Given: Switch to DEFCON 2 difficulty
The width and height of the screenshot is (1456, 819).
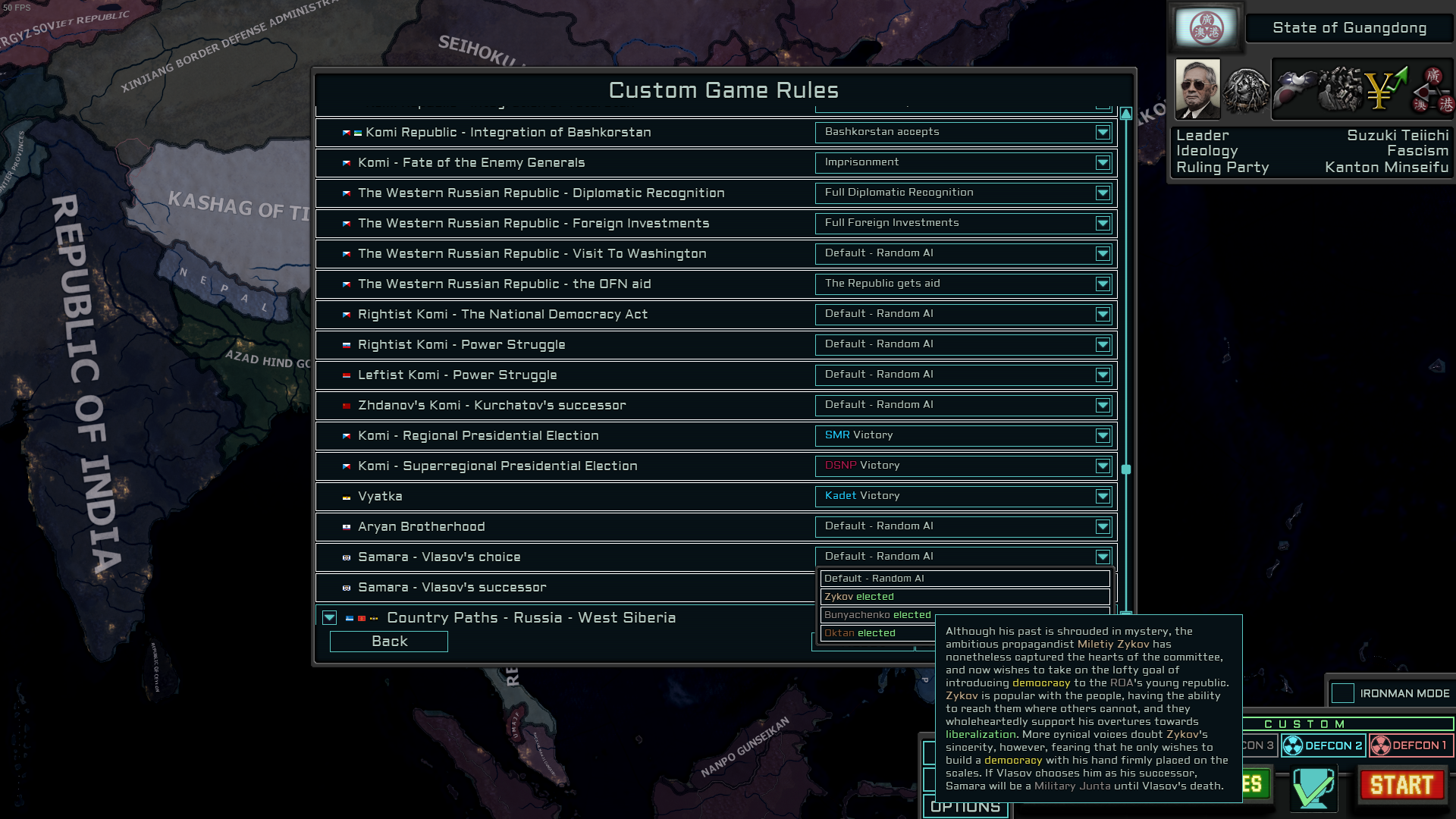Looking at the screenshot, I should pos(1324,745).
